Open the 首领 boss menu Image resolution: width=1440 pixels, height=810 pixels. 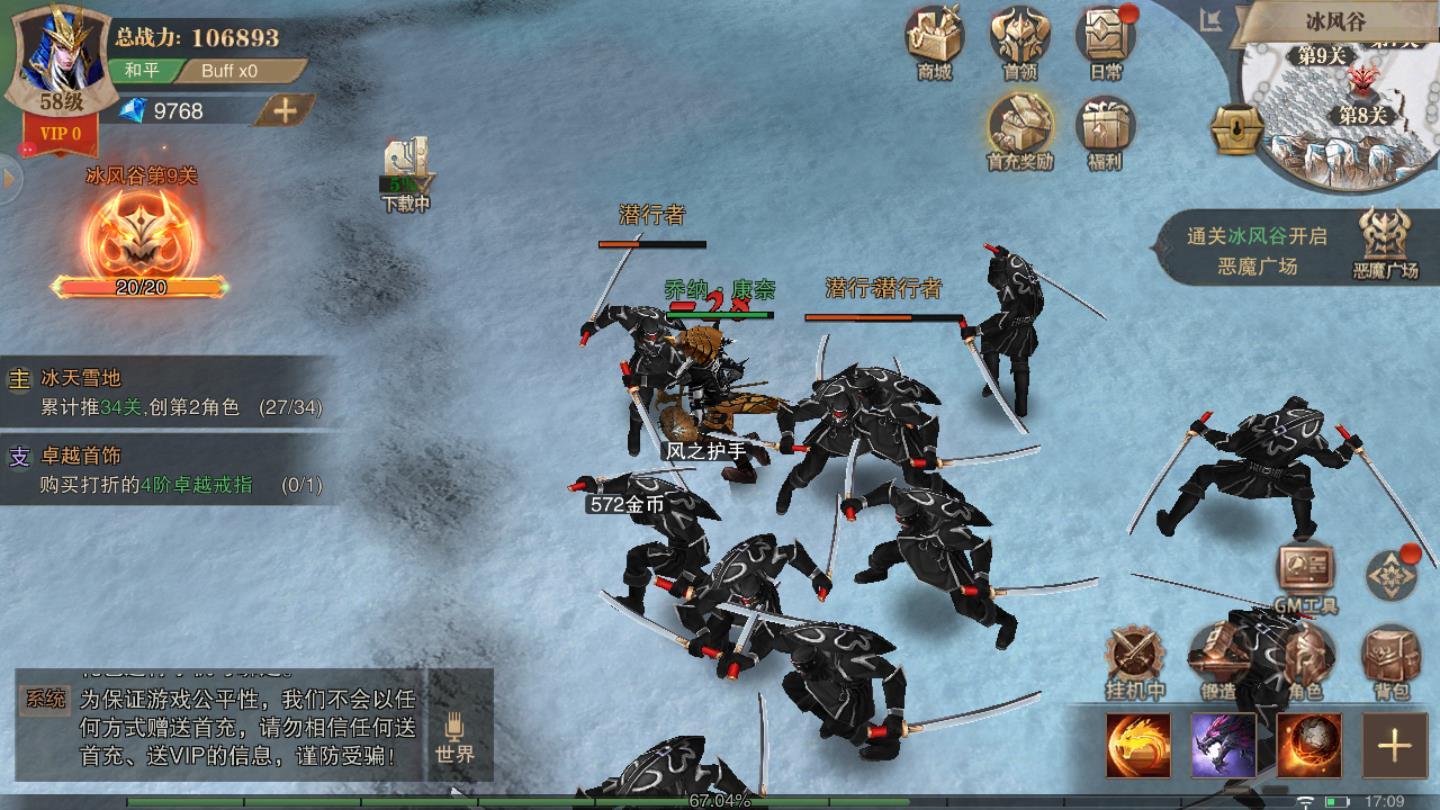coord(1019,38)
